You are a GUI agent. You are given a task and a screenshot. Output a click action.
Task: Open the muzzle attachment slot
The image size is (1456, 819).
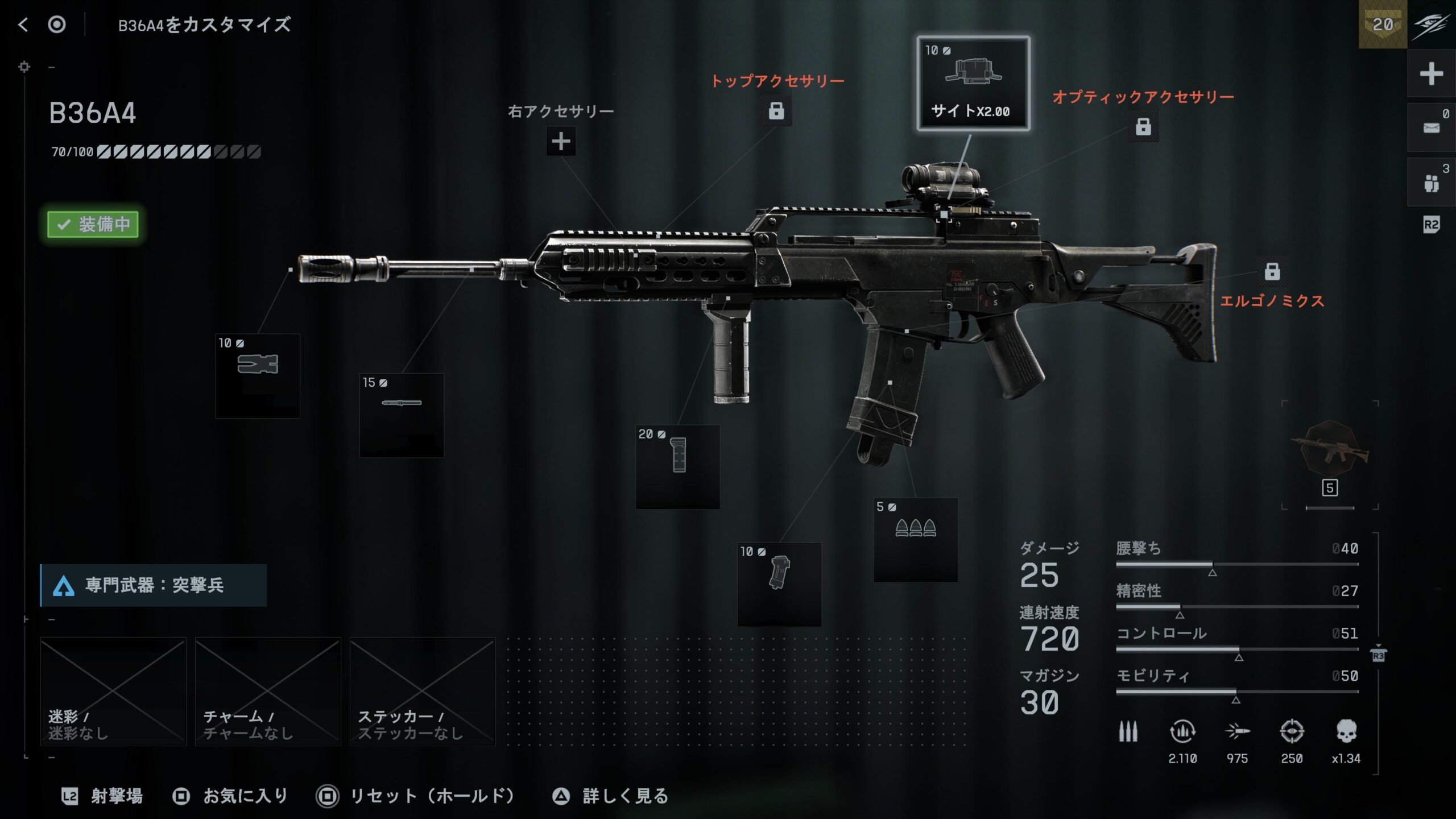(x=258, y=375)
